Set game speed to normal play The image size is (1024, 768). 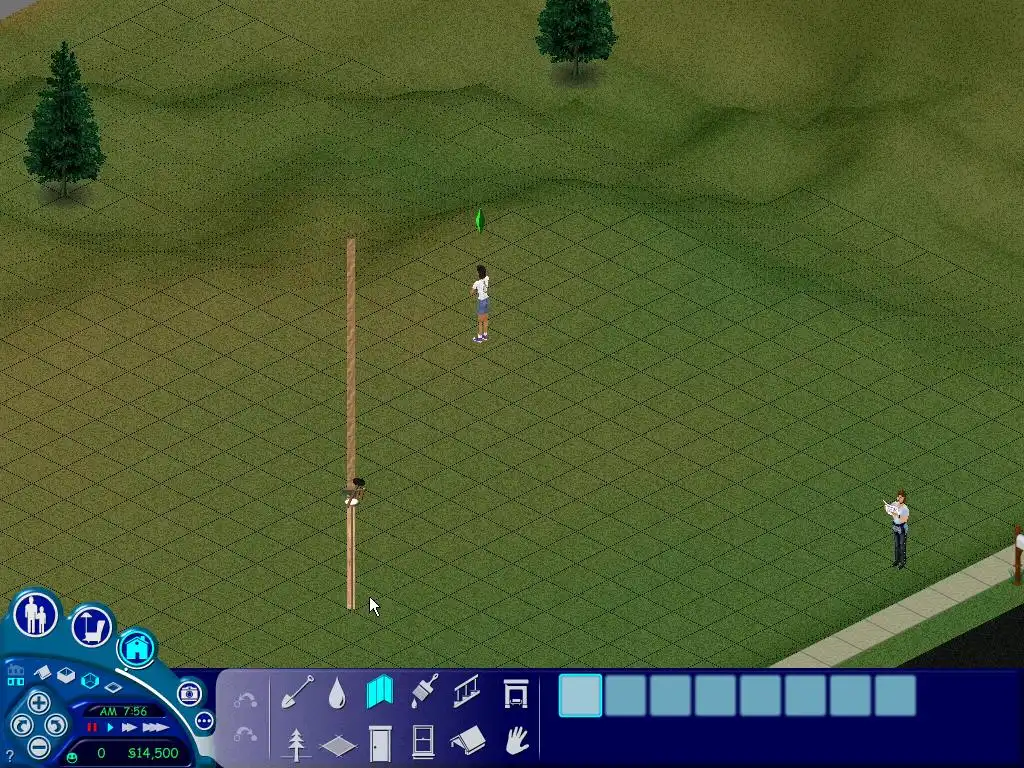110,727
